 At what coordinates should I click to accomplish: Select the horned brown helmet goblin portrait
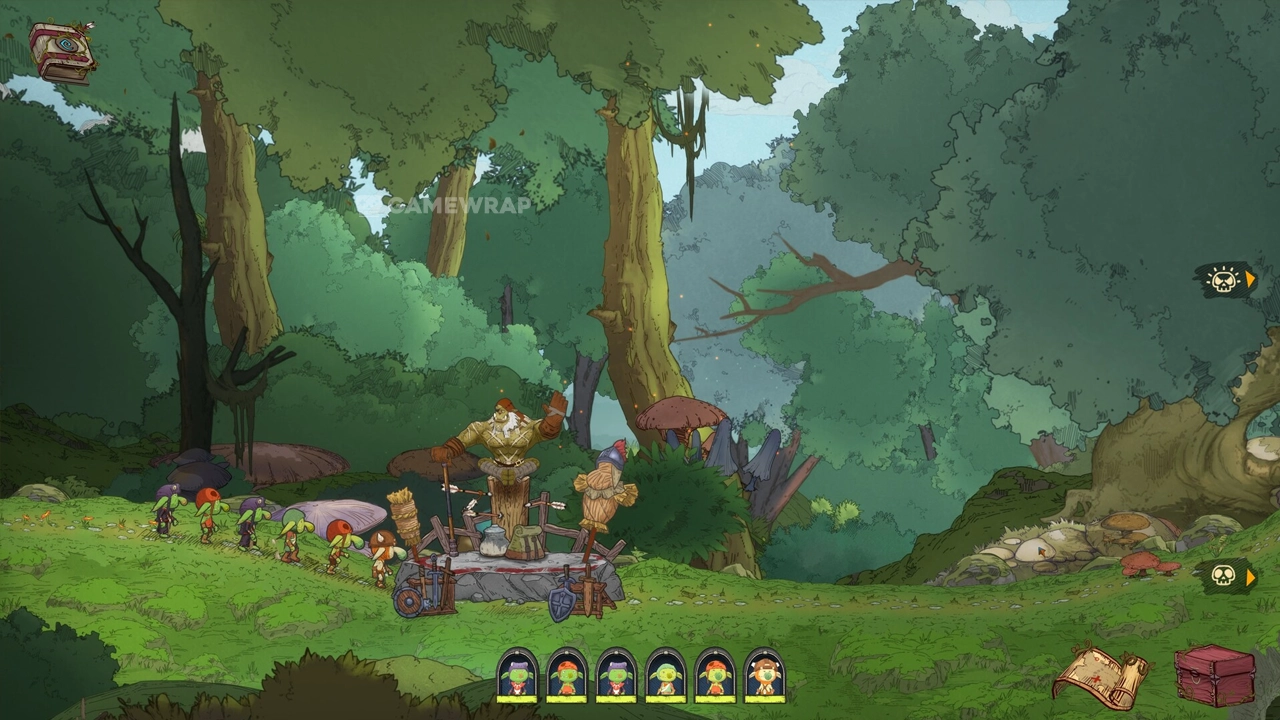point(765,677)
